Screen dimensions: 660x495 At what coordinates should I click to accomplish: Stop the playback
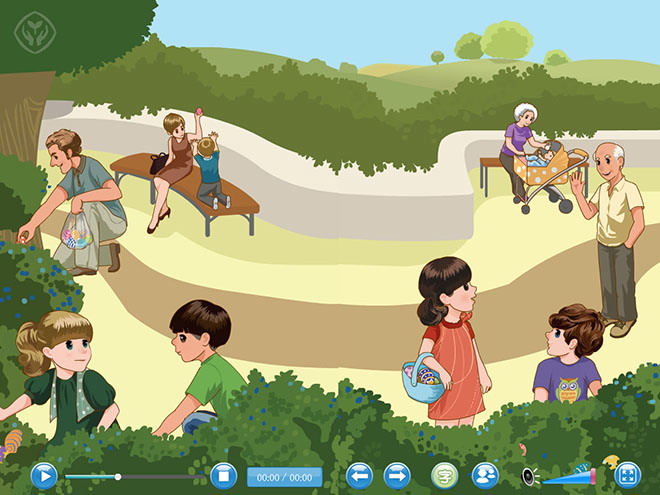[x=222, y=475]
